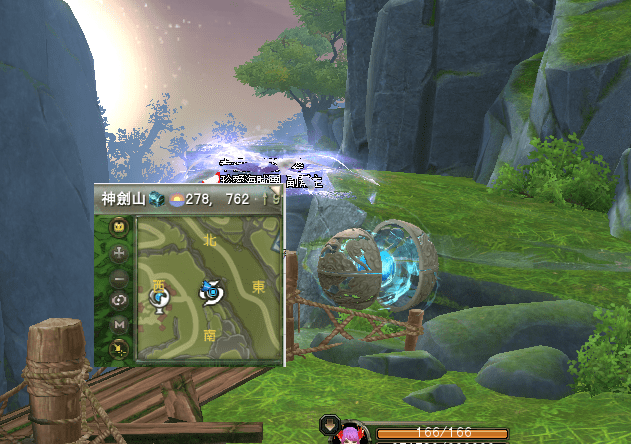This screenshot has width=631, height=444.
Task: Select the trophy marker on the minimap
Action: (158, 299)
